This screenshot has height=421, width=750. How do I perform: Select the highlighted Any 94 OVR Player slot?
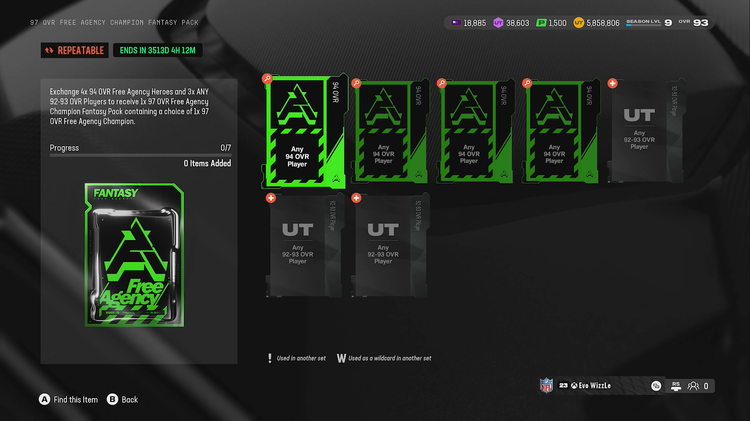click(302, 132)
